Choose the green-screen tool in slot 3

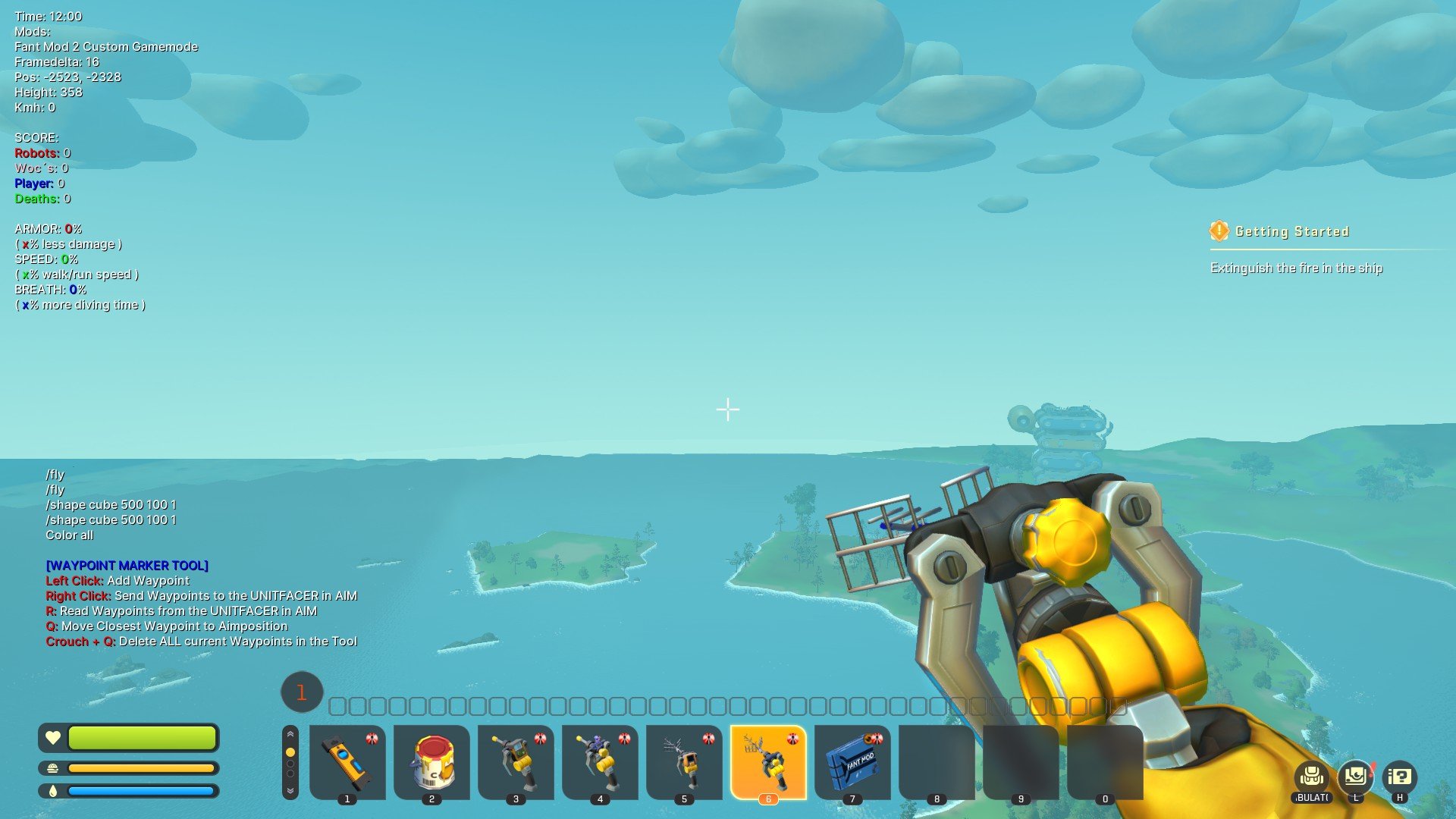point(516,761)
